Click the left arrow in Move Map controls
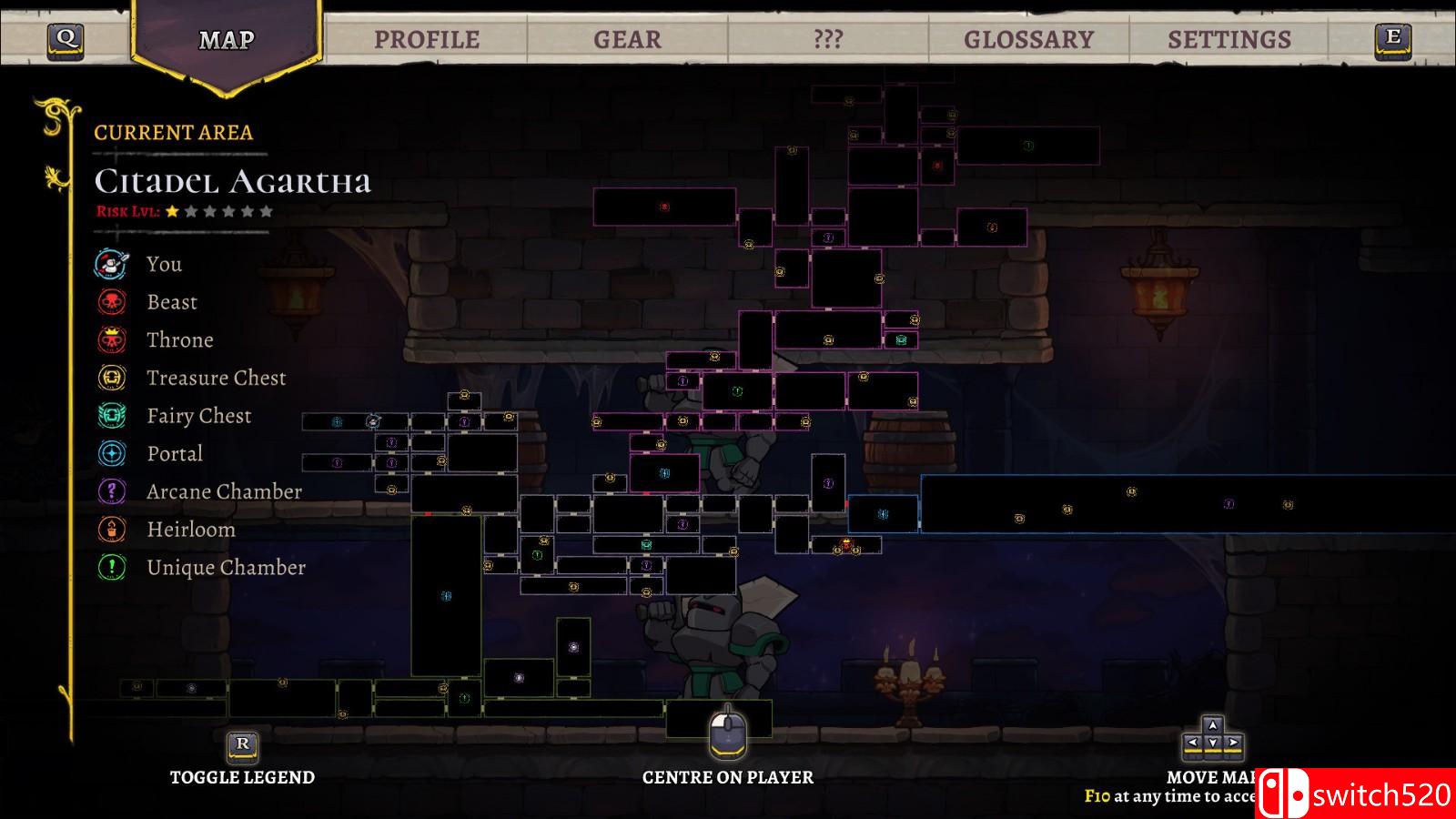The width and height of the screenshot is (1456, 819). [1192, 743]
